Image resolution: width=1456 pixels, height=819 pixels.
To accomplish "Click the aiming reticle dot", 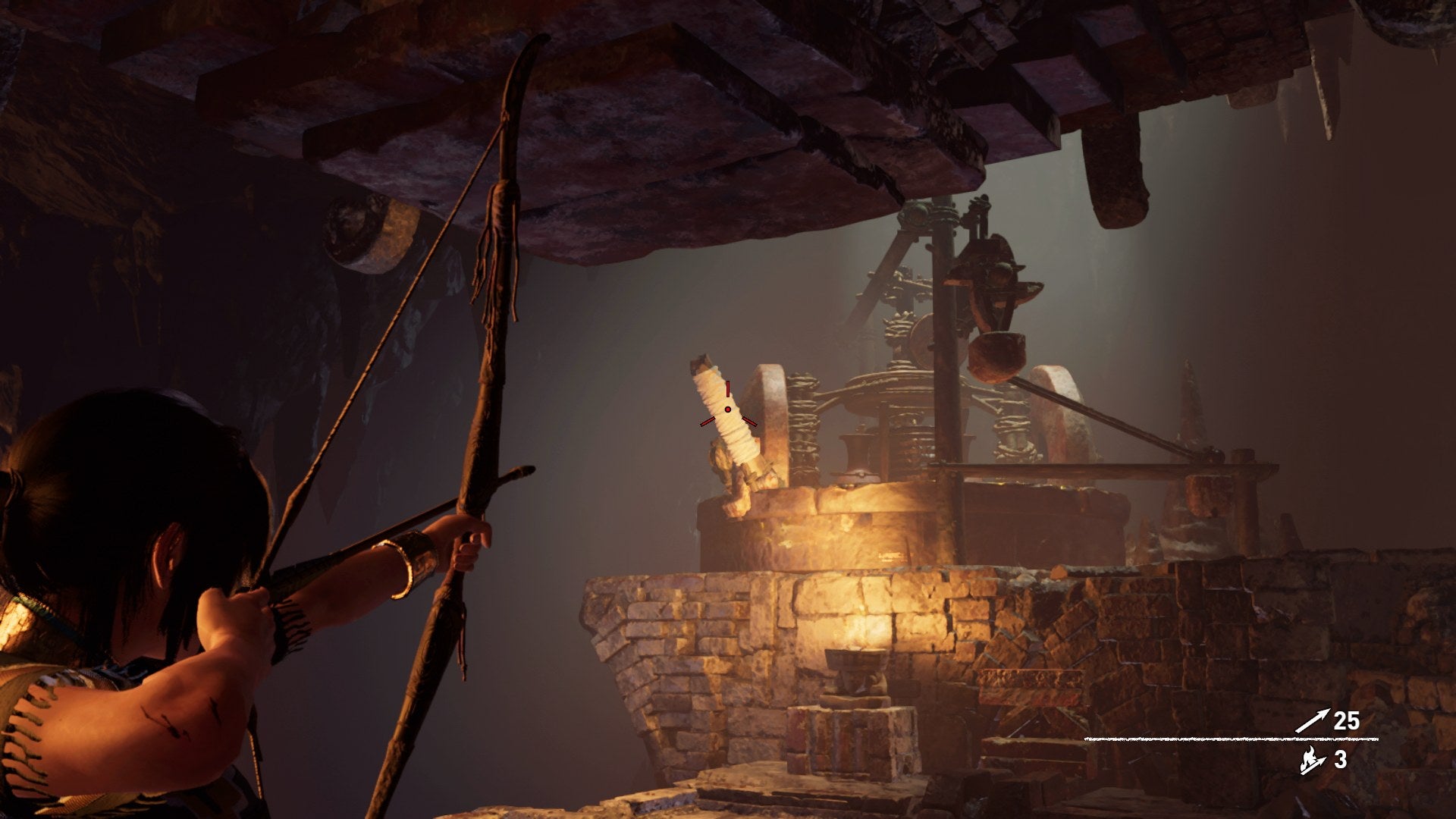I will pos(729,409).
